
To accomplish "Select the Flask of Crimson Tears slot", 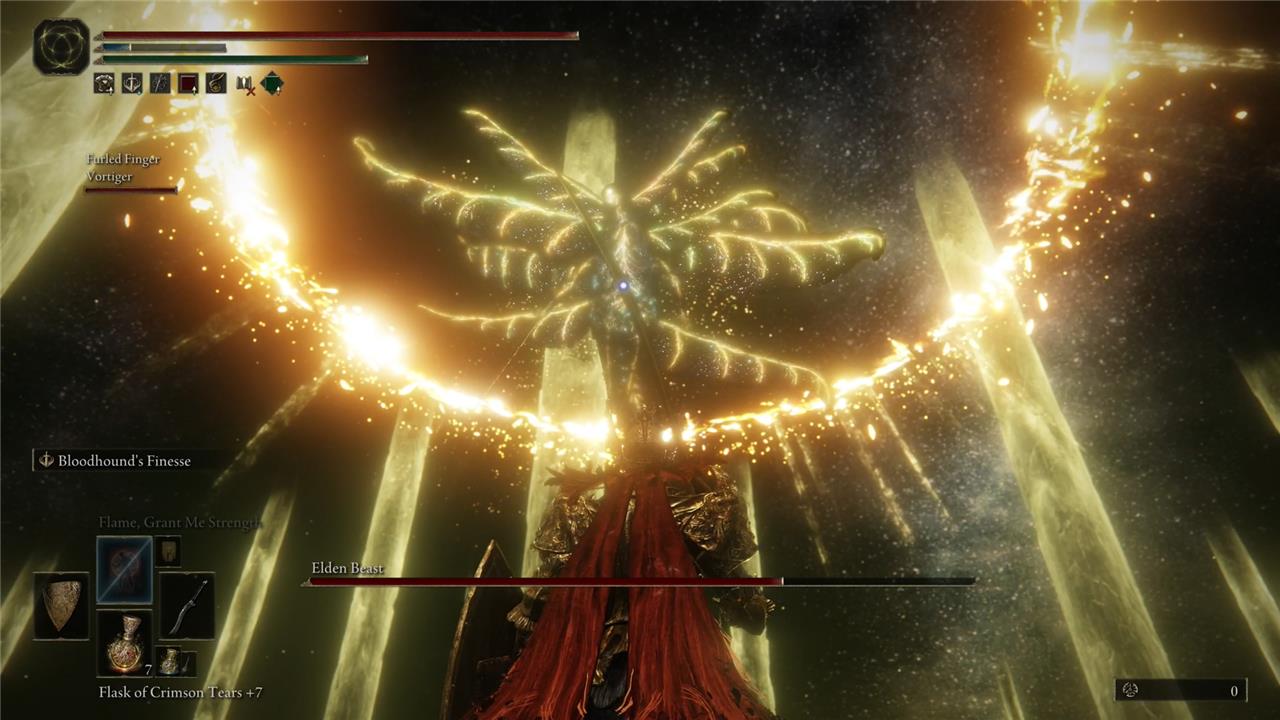I will pos(125,643).
